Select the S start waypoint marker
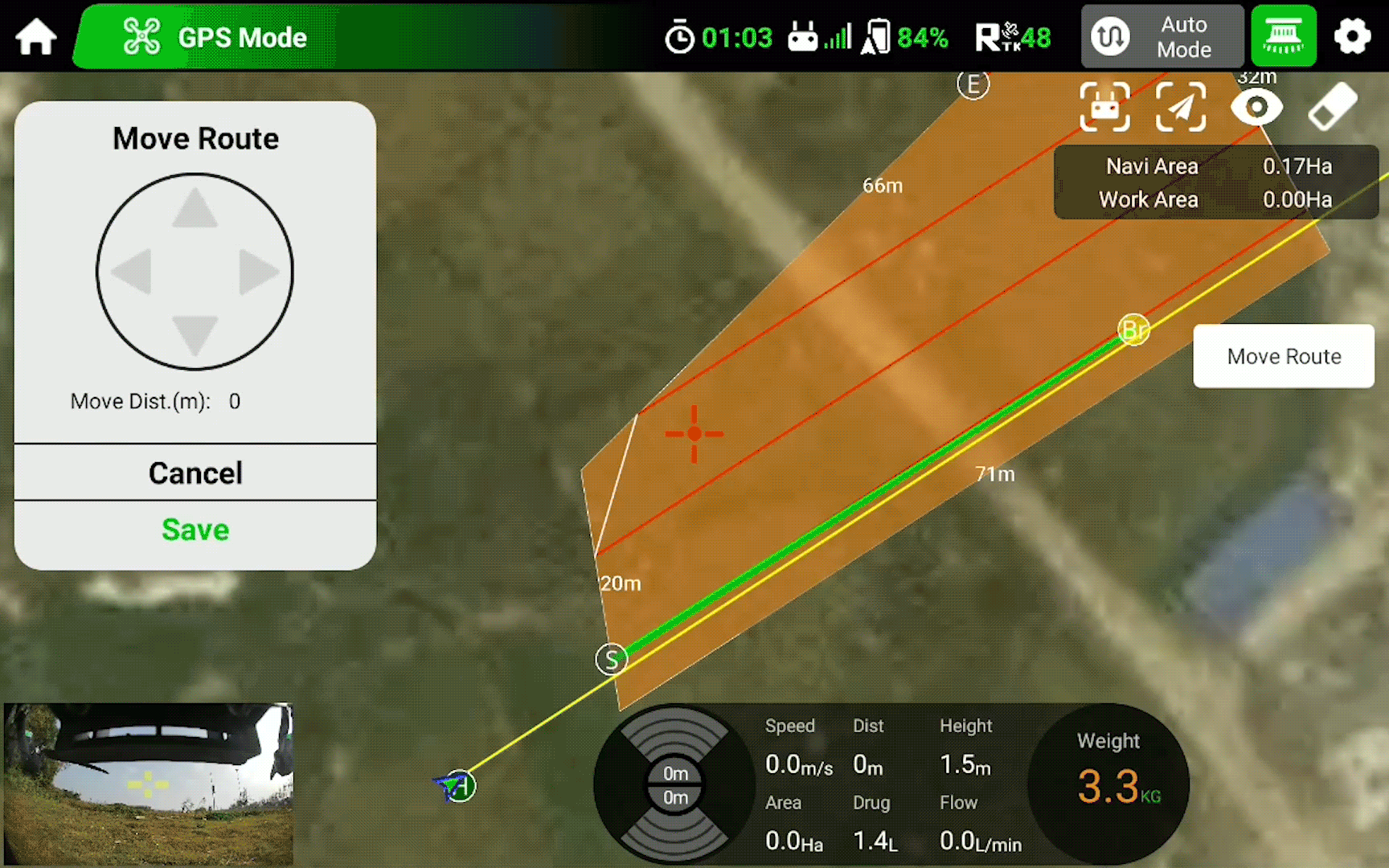Image resolution: width=1389 pixels, height=868 pixels. [612, 660]
